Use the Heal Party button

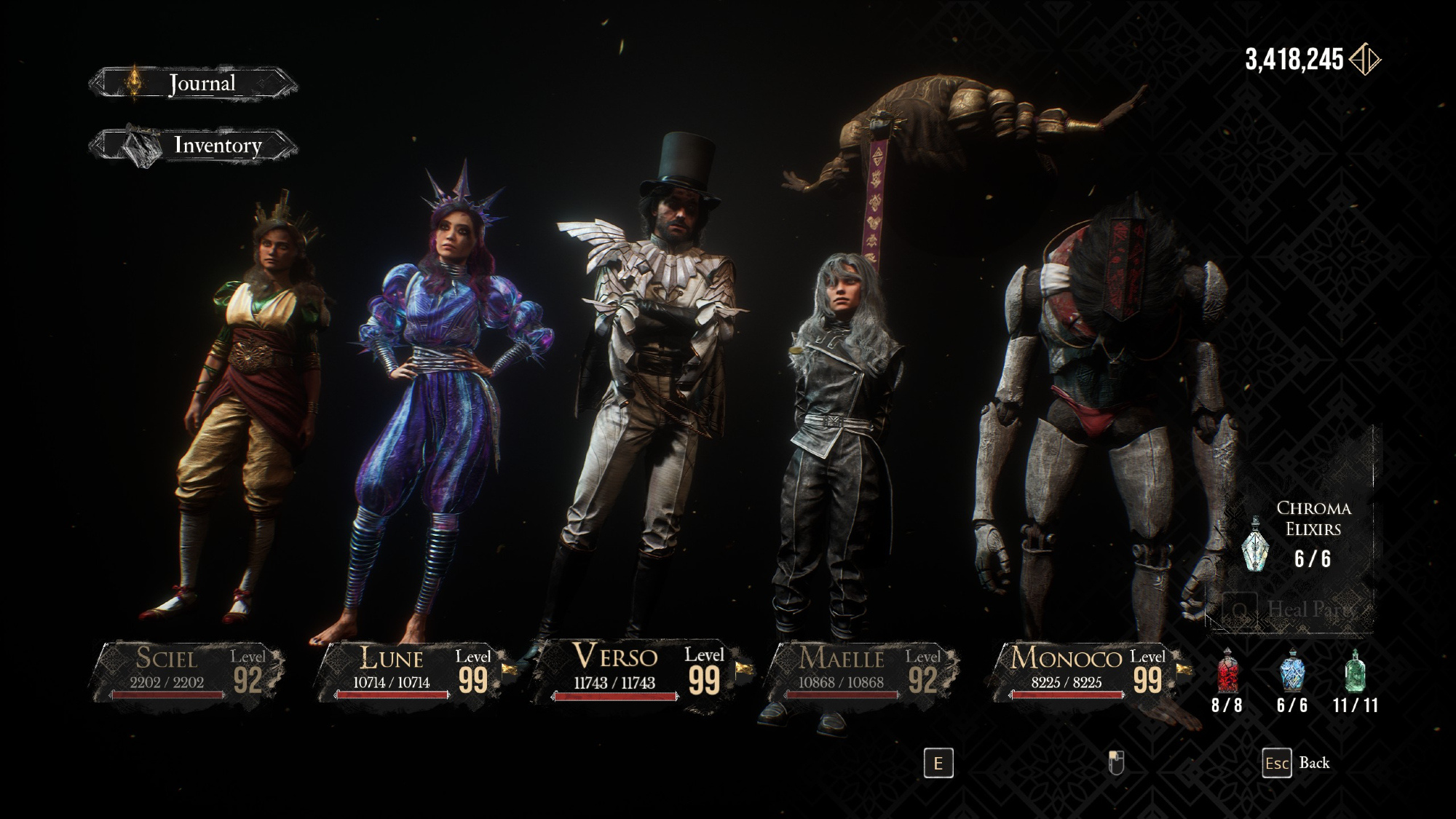pyautogui.click(x=1289, y=609)
